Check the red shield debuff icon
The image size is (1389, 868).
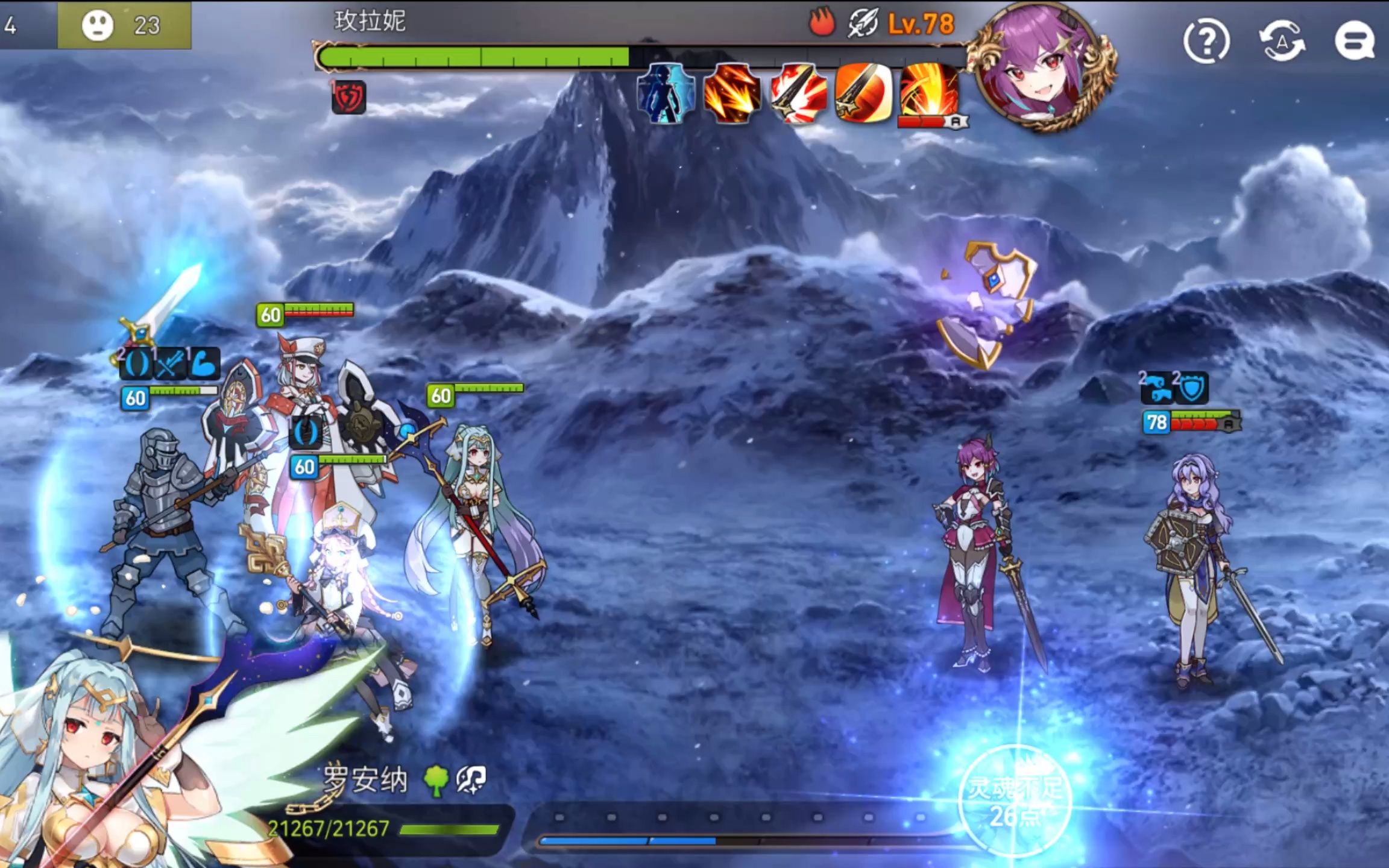[349, 97]
